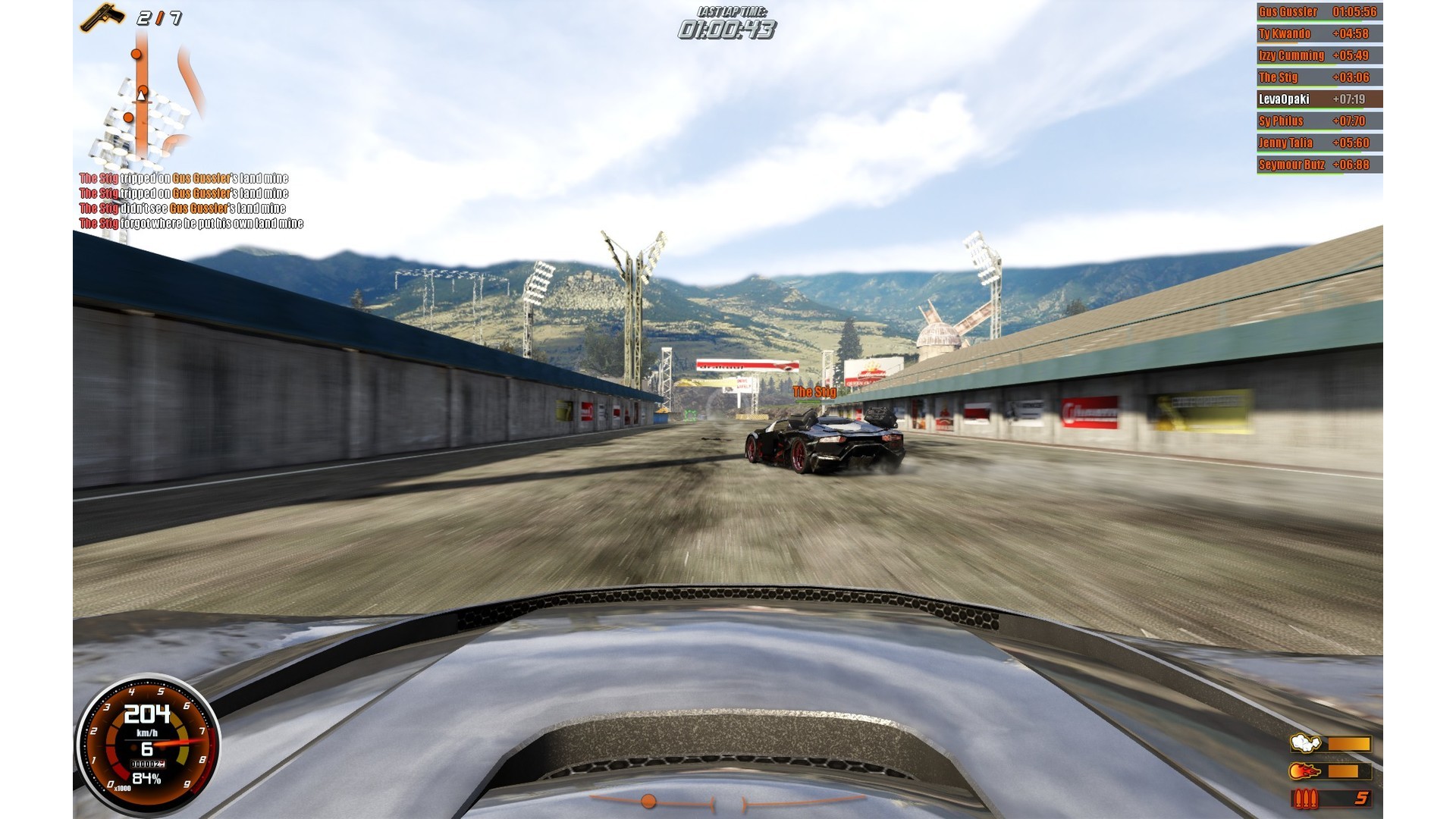
Task: Click Izzy Cumming in the standings
Action: pos(1319,56)
